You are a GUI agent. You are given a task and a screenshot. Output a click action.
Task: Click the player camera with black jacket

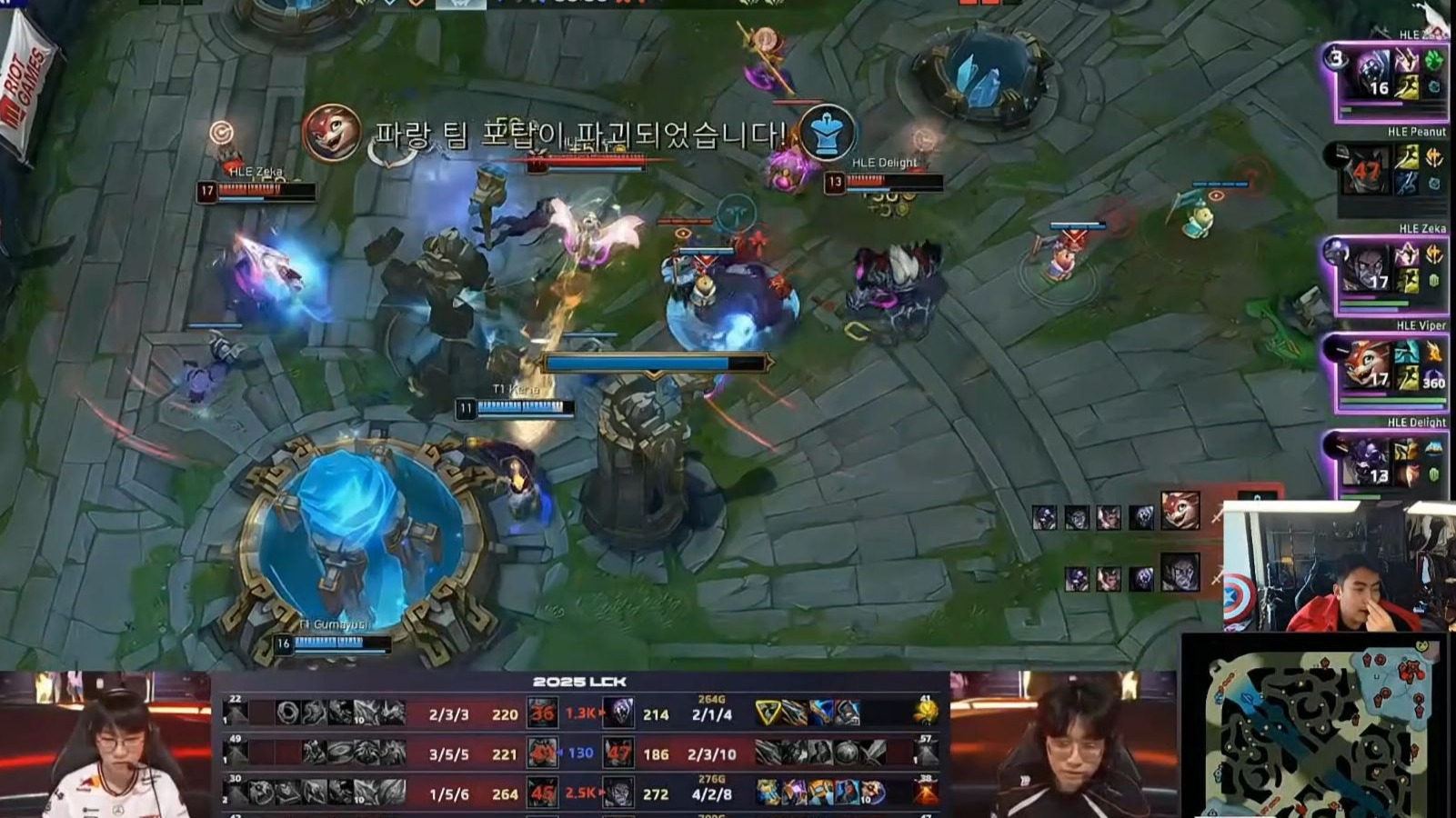[1064, 745]
